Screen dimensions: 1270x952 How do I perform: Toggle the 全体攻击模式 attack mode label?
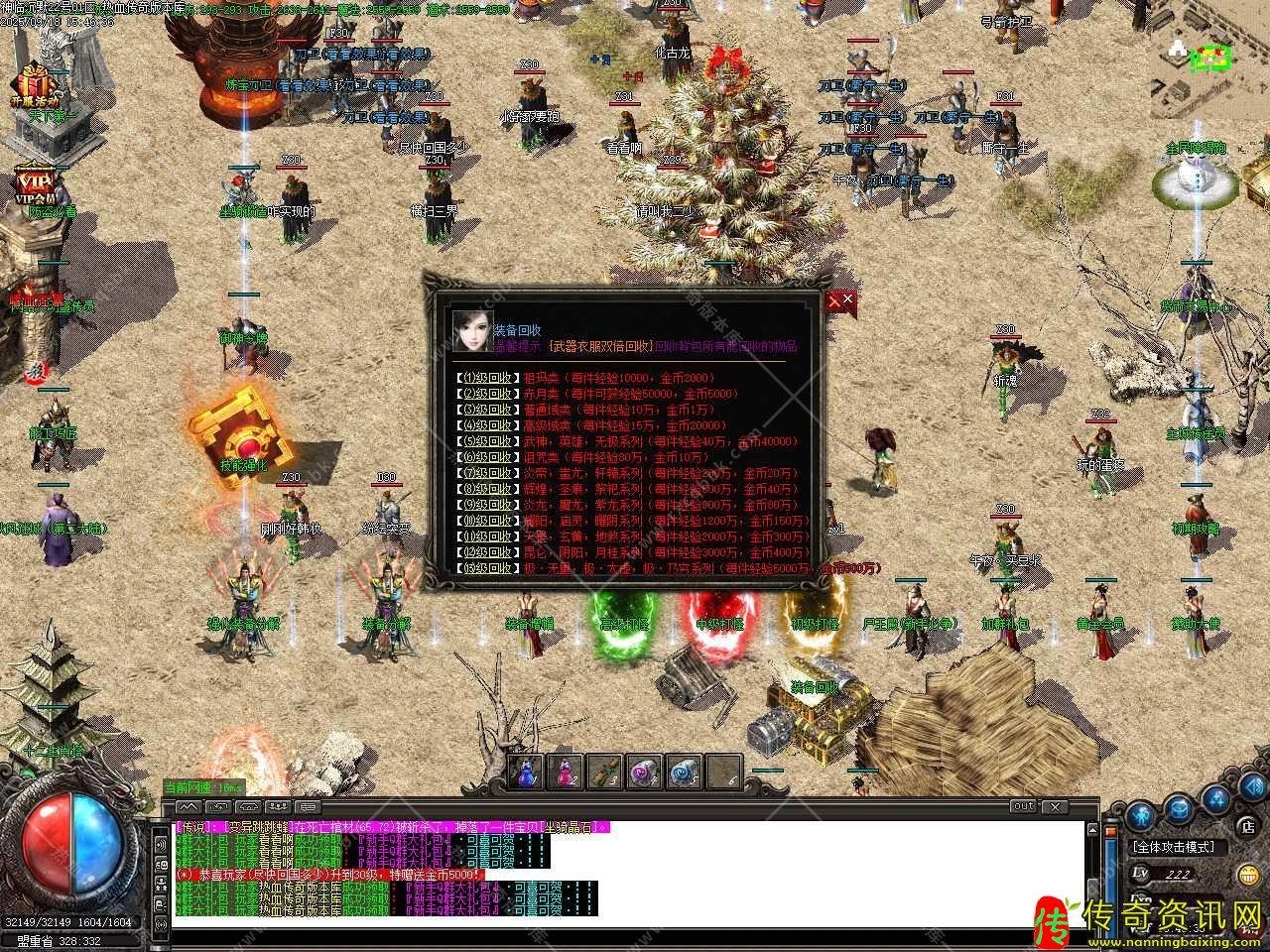(x=1180, y=847)
